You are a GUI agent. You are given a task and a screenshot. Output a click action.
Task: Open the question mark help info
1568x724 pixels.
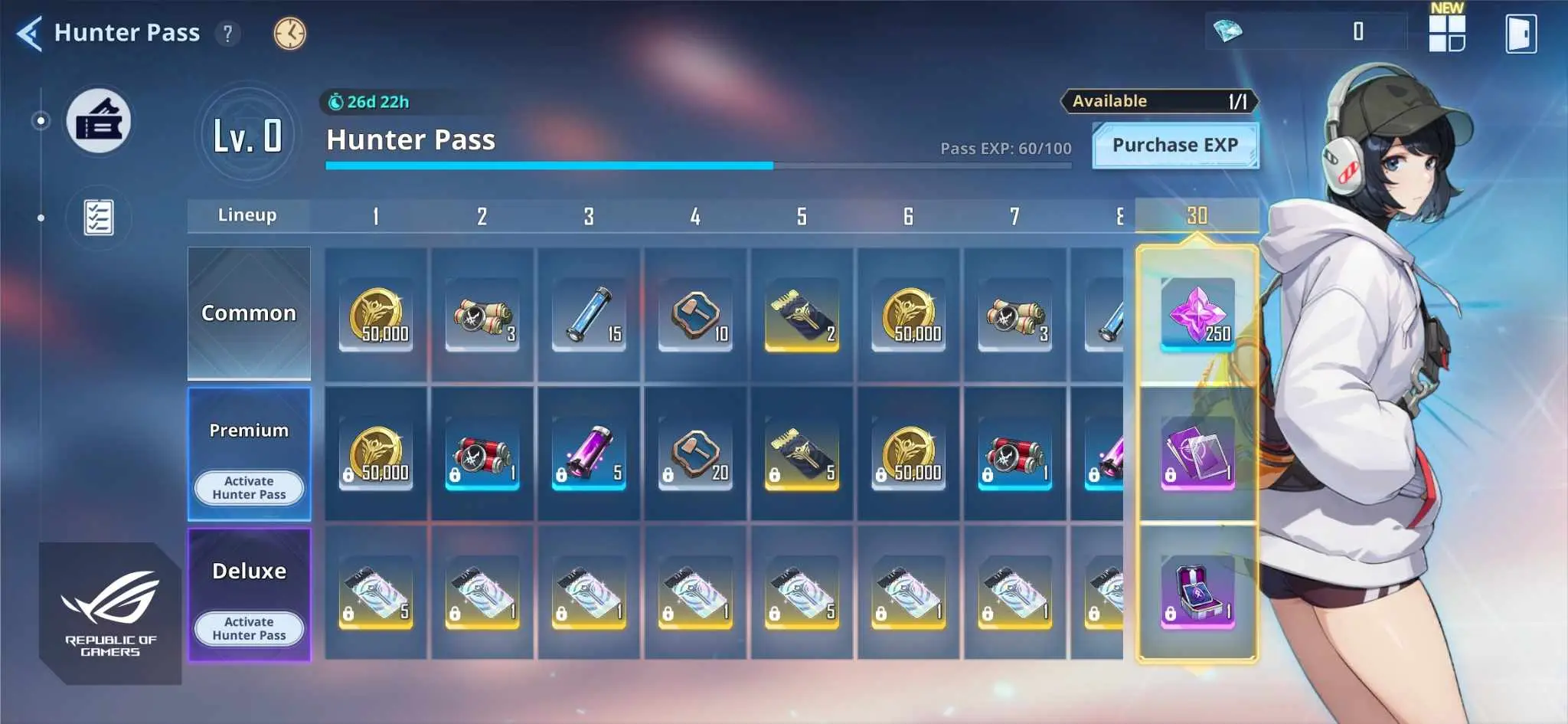227,34
